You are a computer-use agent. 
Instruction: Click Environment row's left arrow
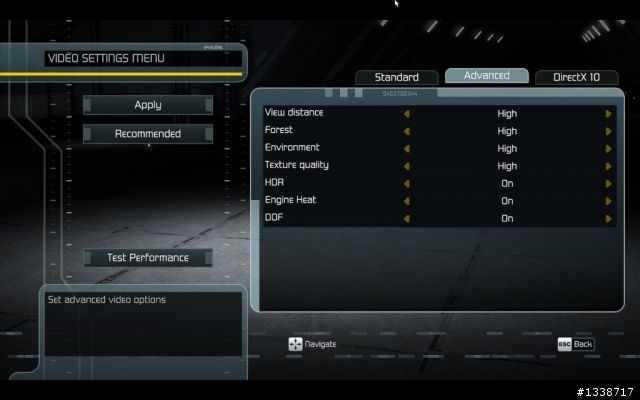point(407,149)
